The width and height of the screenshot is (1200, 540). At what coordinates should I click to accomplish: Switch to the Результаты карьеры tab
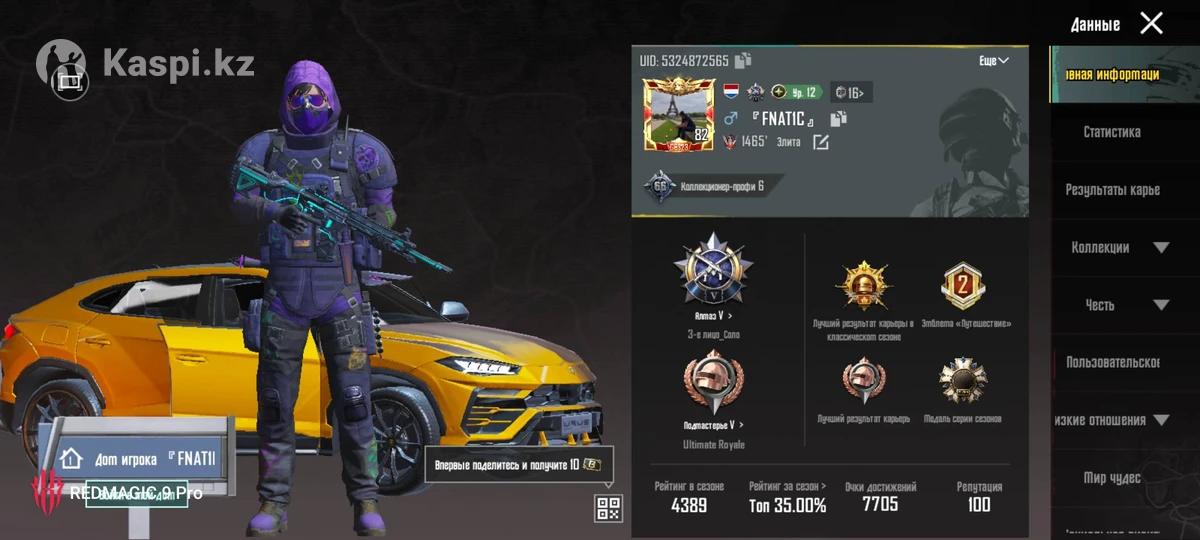pos(1112,190)
